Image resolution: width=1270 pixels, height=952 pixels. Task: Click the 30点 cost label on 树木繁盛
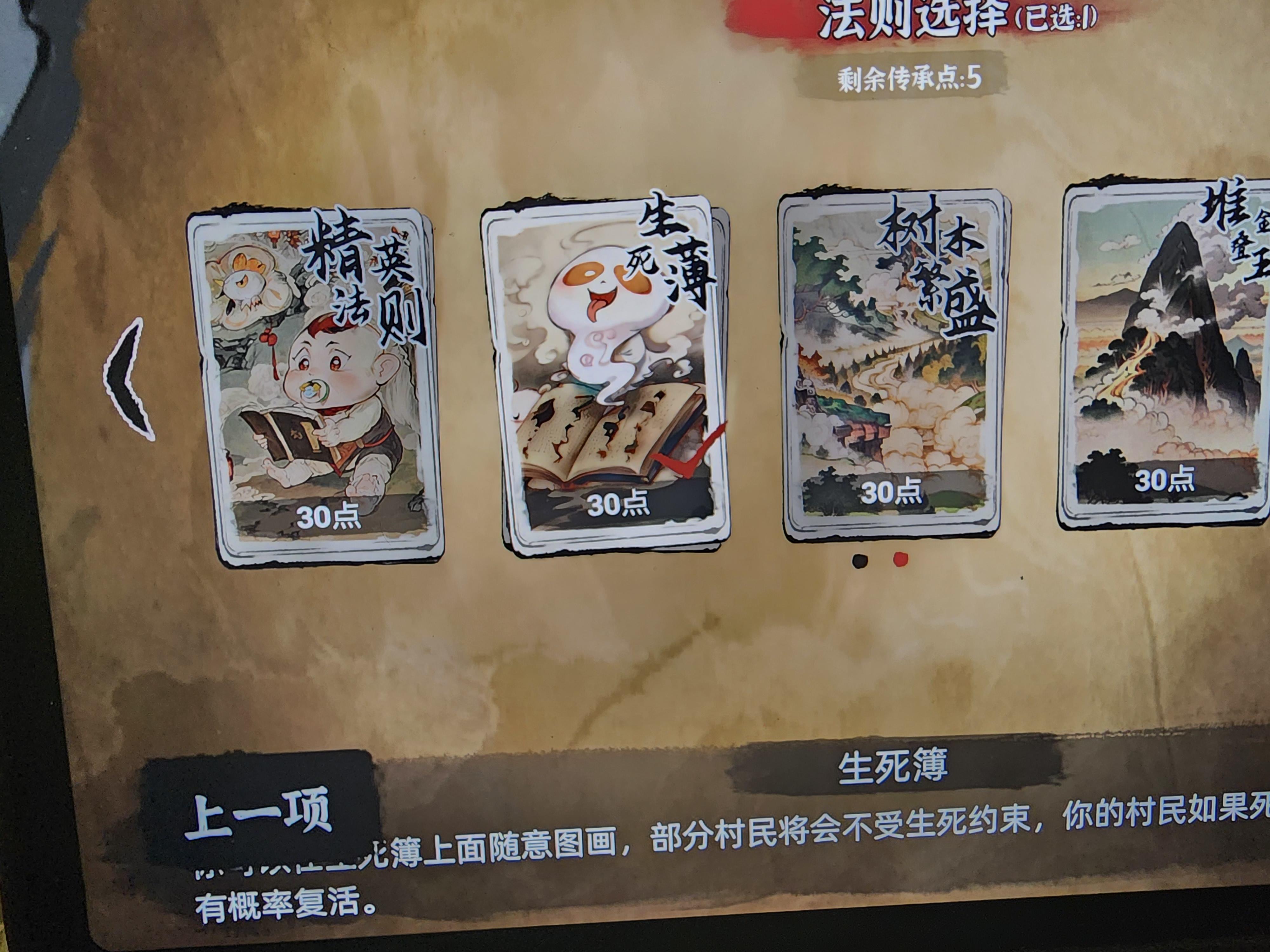click(x=892, y=491)
